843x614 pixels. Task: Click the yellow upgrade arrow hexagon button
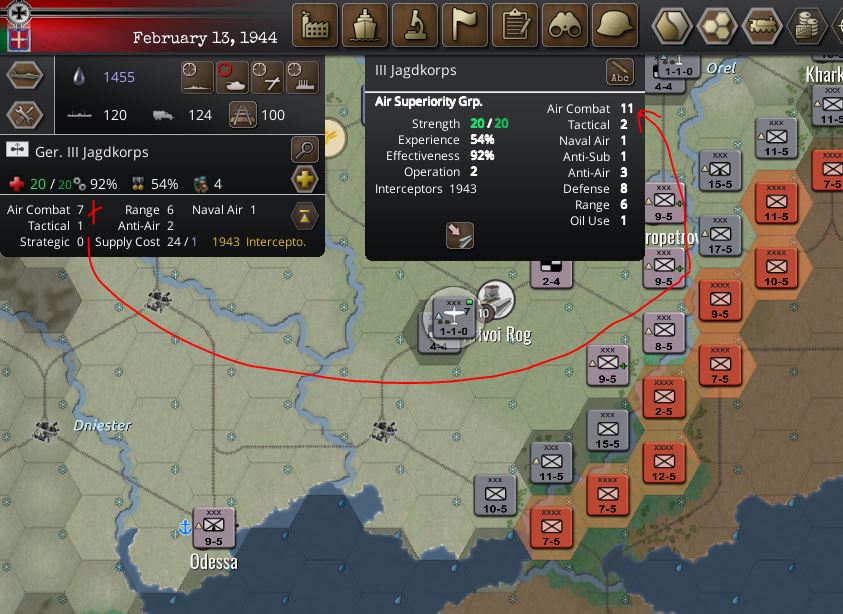click(x=305, y=214)
